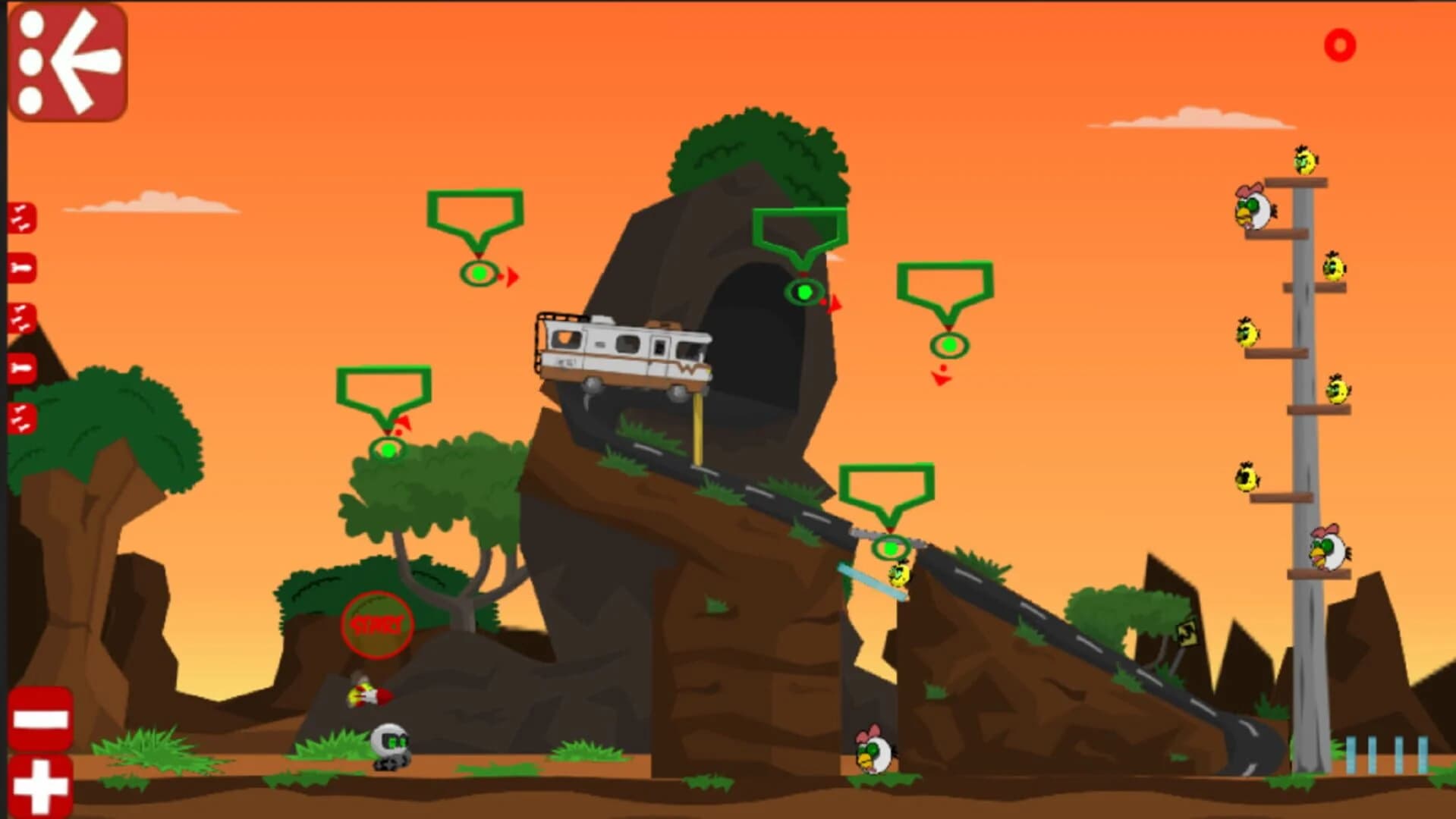Select the rocket lying near the robot

(370, 692)
